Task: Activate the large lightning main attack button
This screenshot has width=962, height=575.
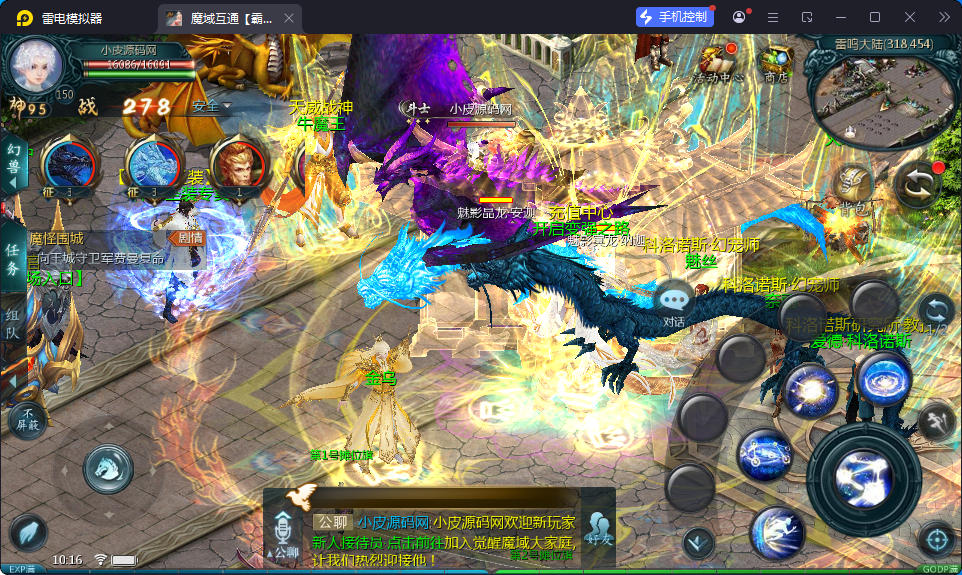Action: (863, 471)
